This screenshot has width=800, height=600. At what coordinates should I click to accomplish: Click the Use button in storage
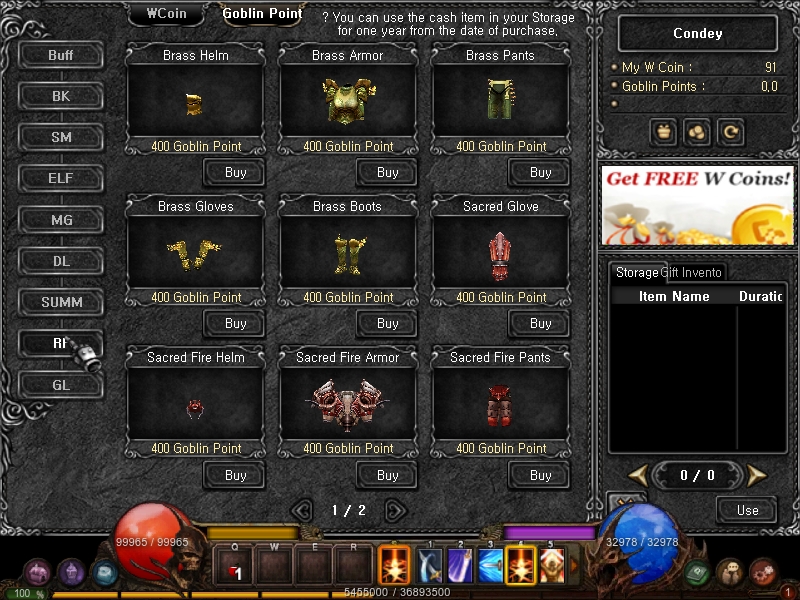[747, 510]
